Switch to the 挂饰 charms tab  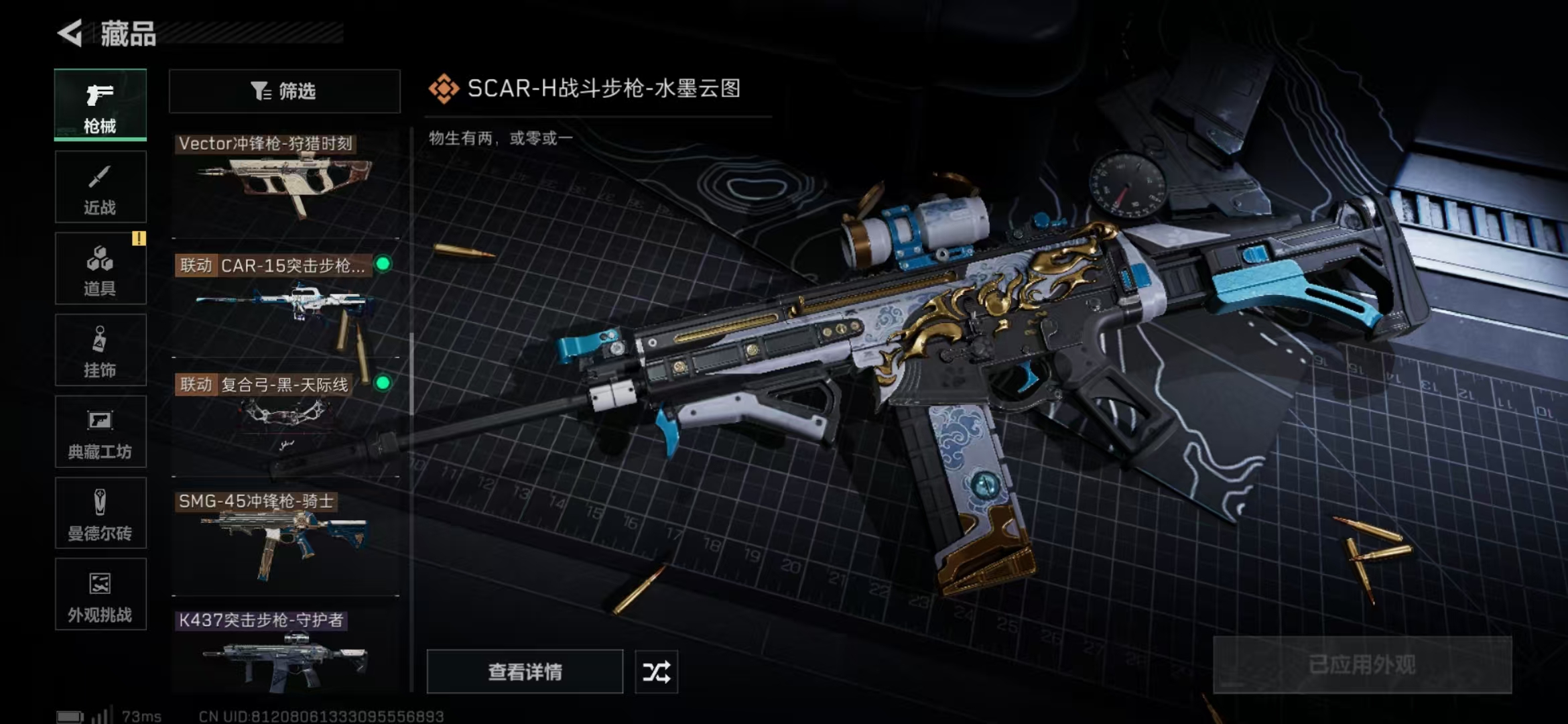[x=99, y=339]
